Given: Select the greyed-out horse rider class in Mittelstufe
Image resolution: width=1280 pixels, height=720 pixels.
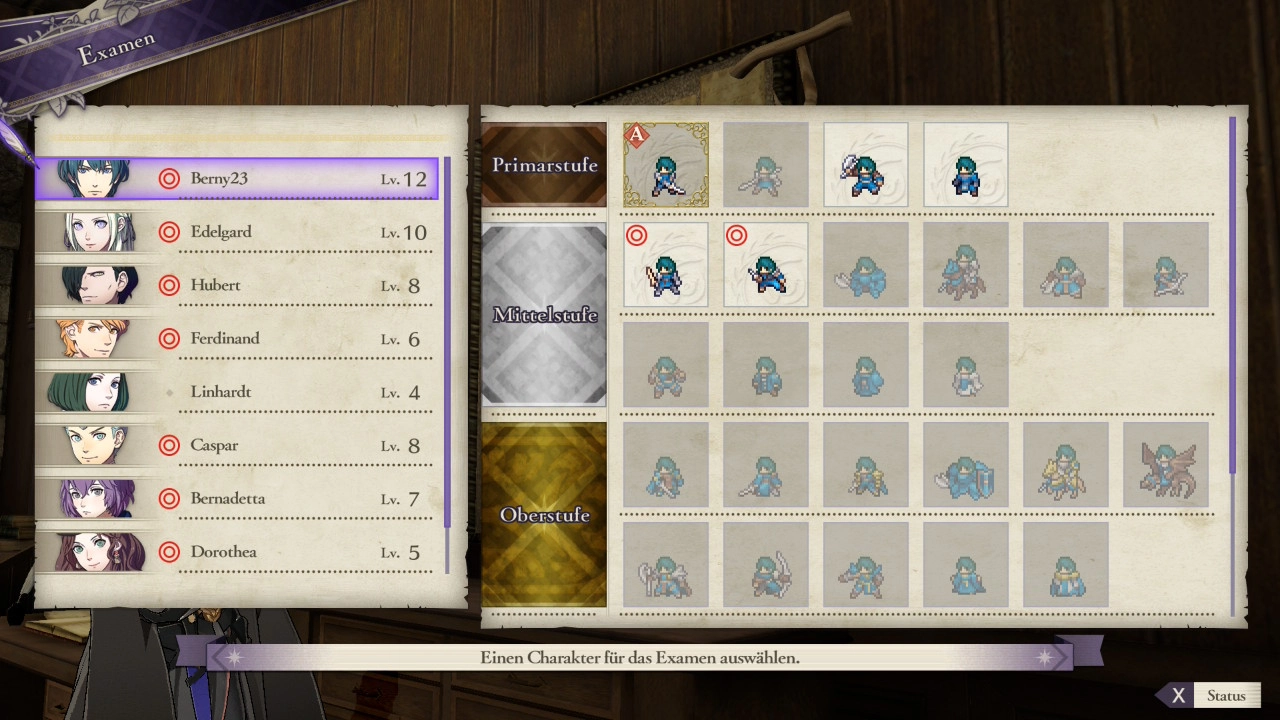Looking at the screenshot, I should coord(966,265).
